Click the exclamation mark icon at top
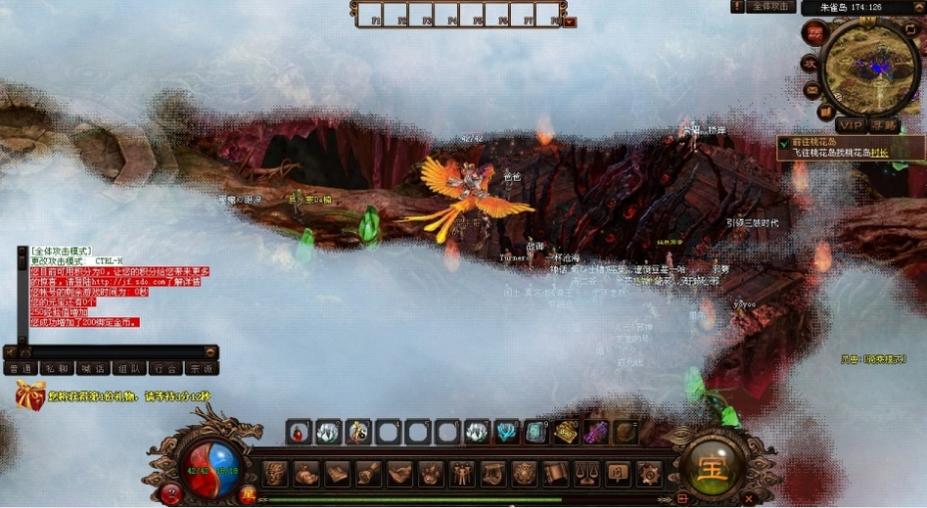 (x=738, y=6)
